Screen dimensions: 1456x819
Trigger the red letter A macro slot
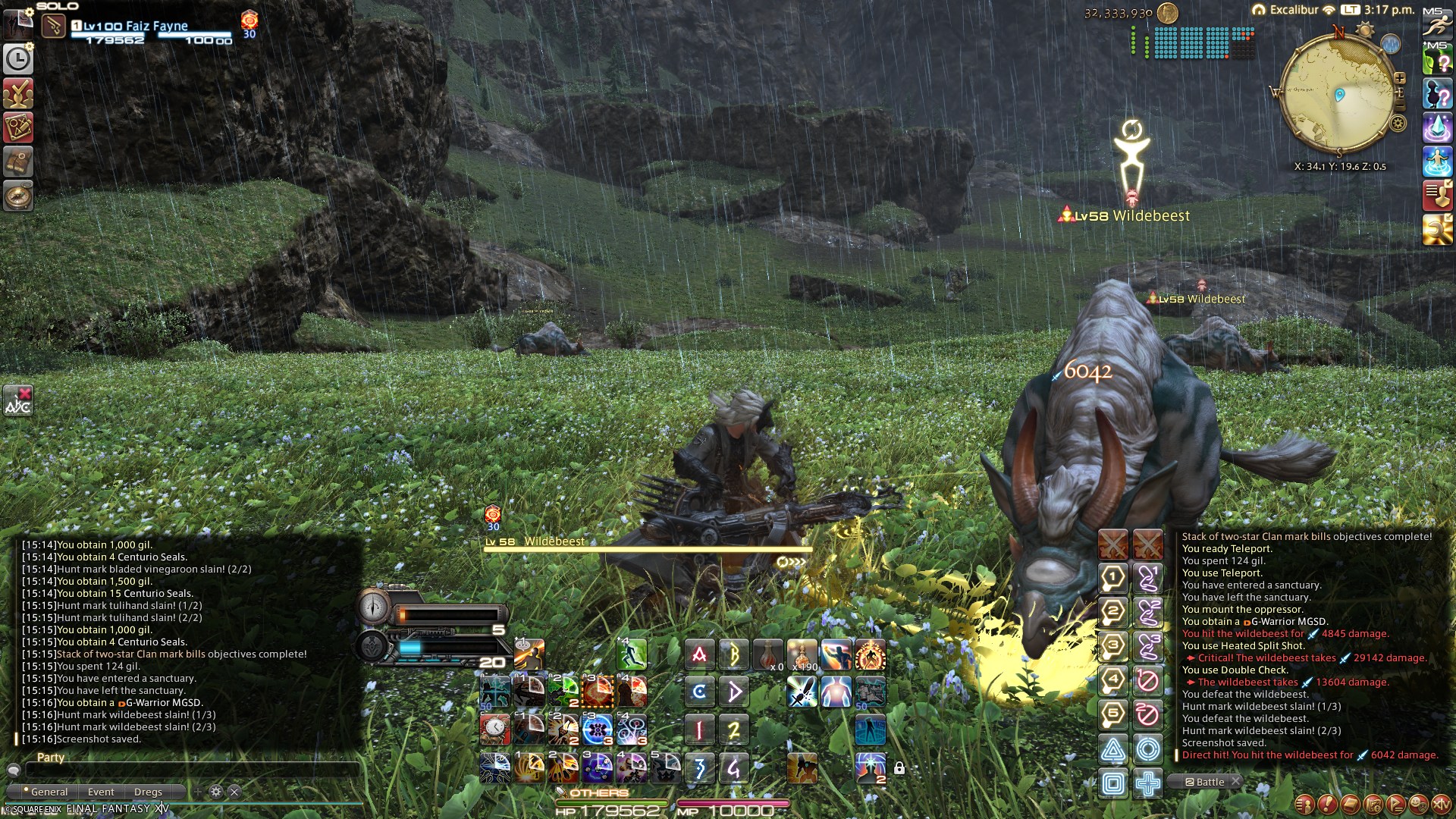(699, 654)
